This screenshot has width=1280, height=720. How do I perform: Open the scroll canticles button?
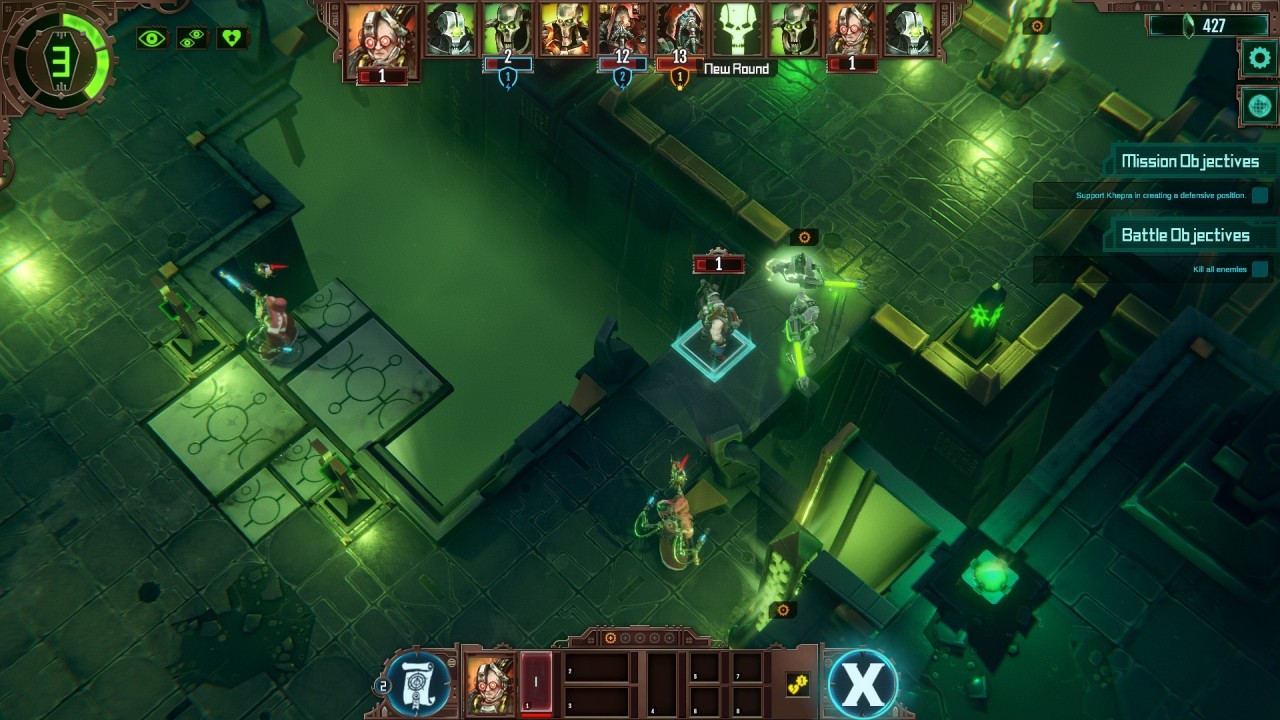417,684
